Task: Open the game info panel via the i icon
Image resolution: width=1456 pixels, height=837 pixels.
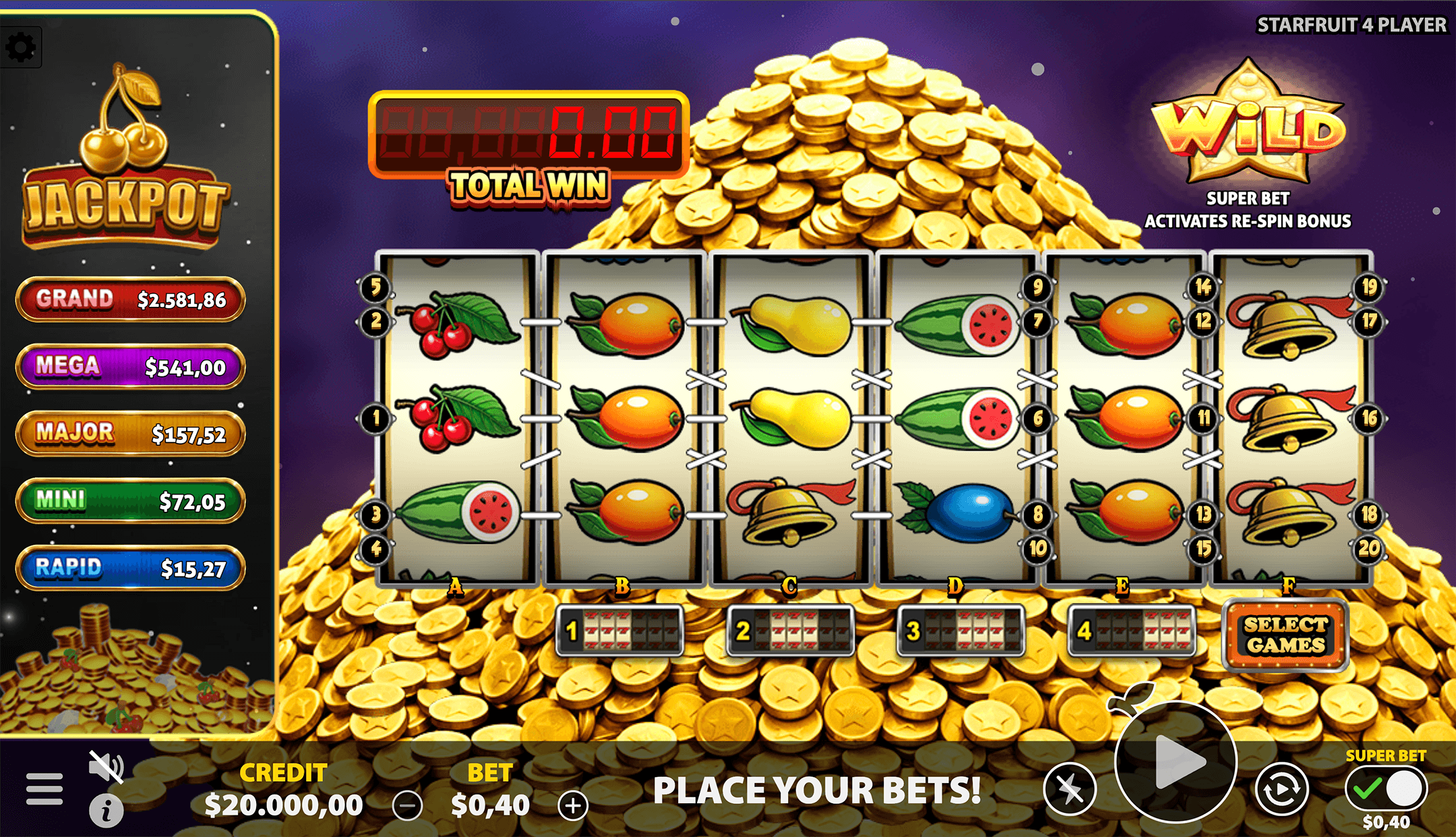Action: point(106,809)
